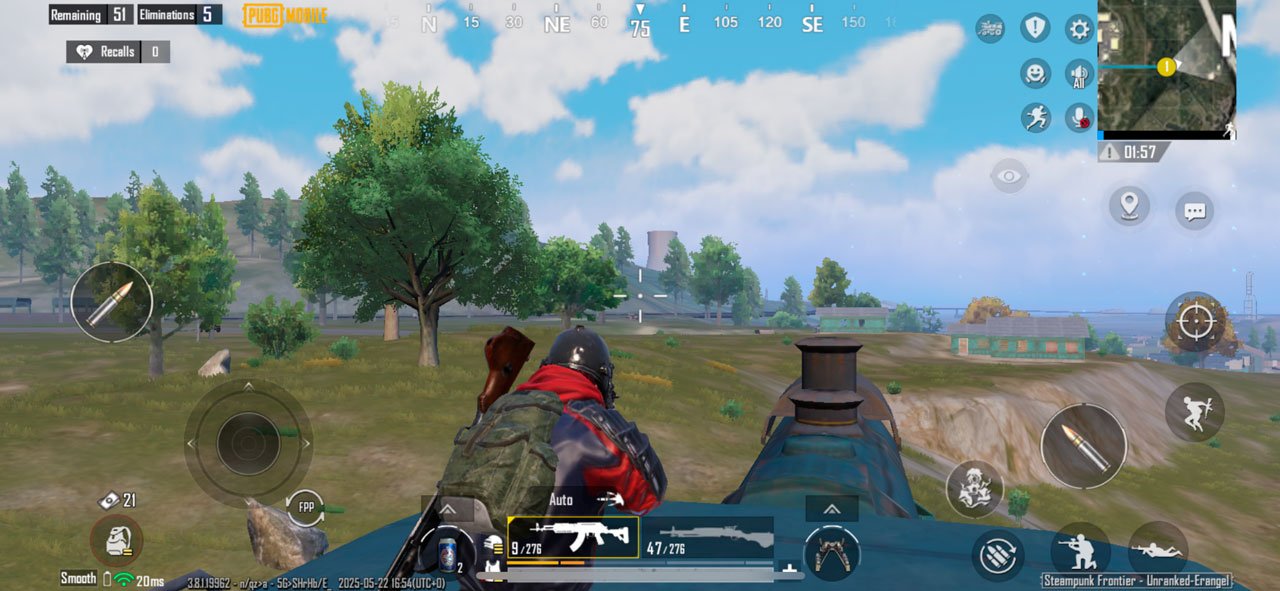
Task: Toggle the running figure auto-sprint icon
Action: [1035, 118]
